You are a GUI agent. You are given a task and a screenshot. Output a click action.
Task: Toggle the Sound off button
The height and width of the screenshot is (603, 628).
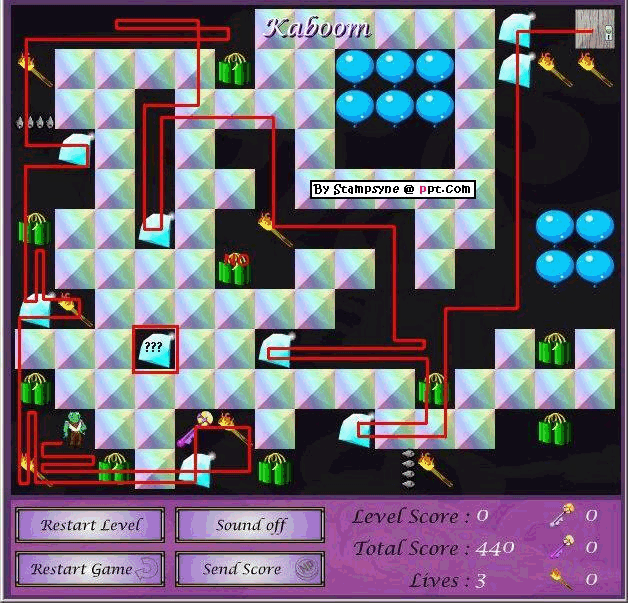tap(250, 525)
